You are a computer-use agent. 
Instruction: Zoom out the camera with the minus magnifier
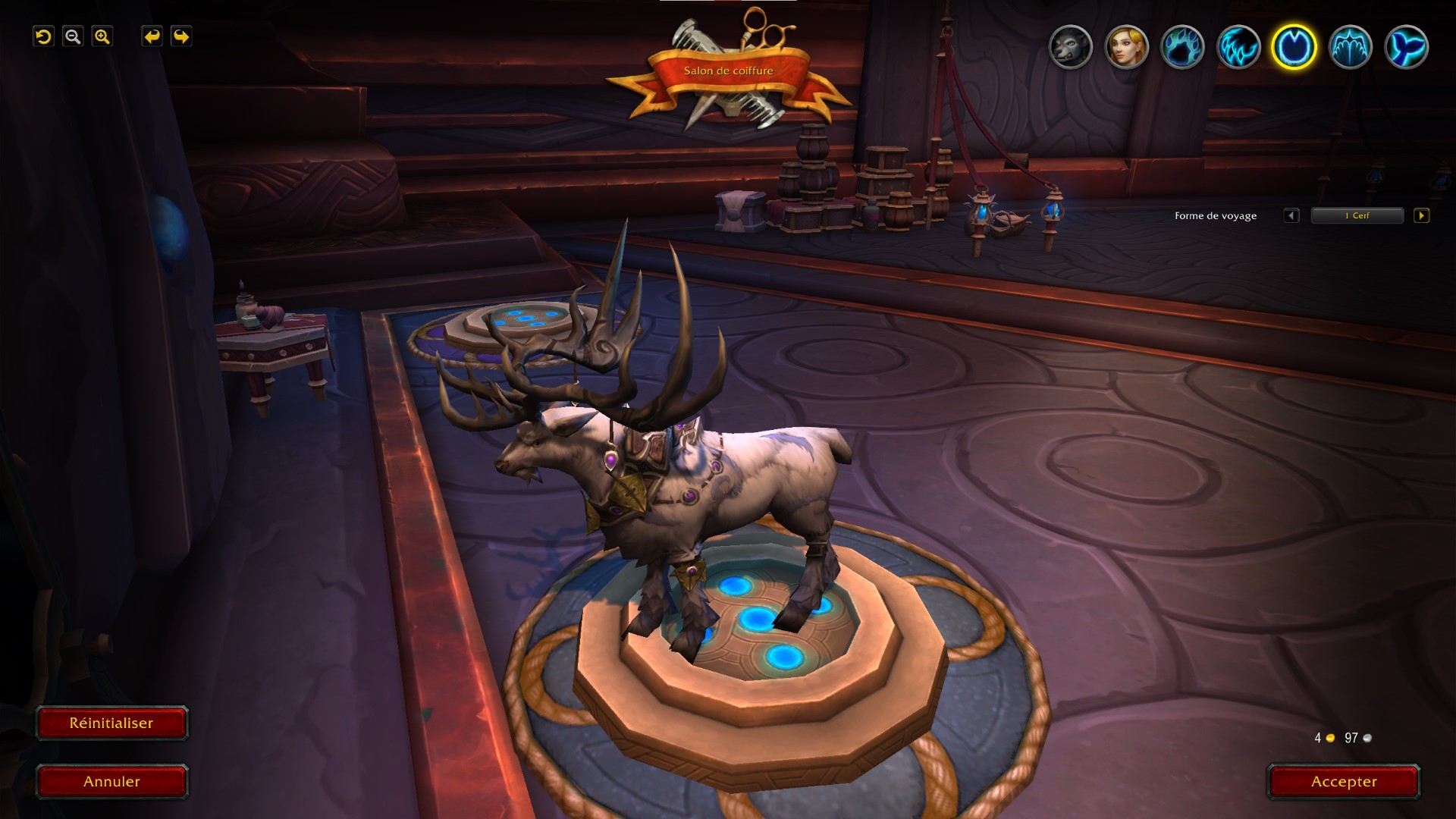73,36
